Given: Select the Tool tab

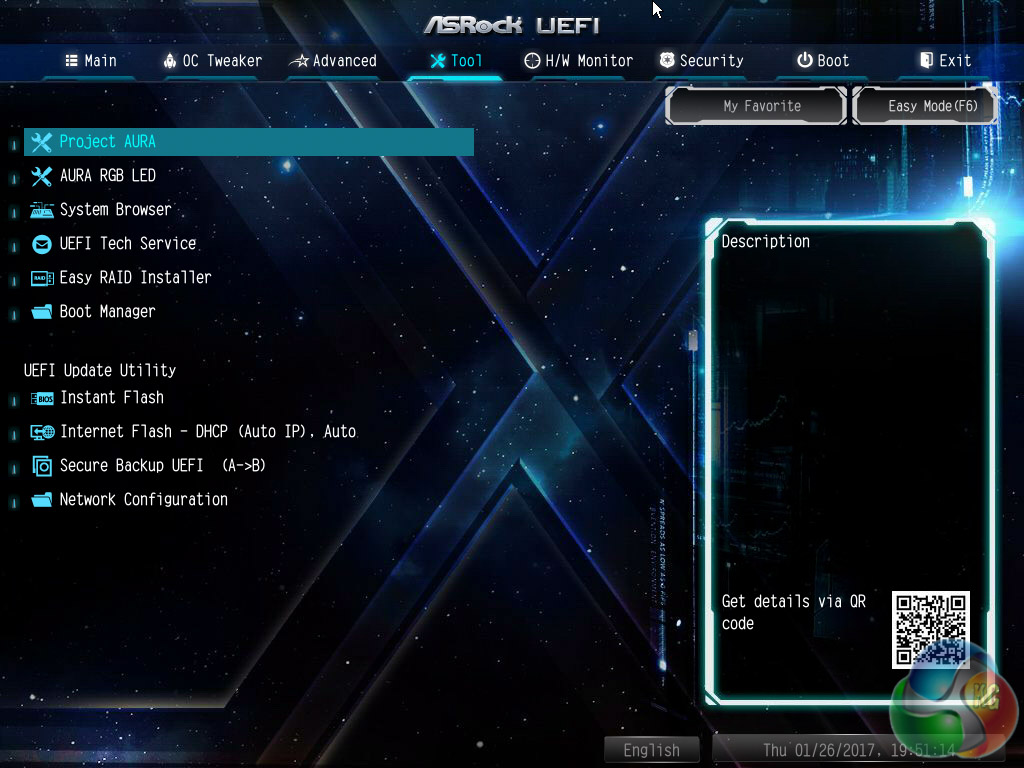Looking at the screenshot, I should 456,61.
